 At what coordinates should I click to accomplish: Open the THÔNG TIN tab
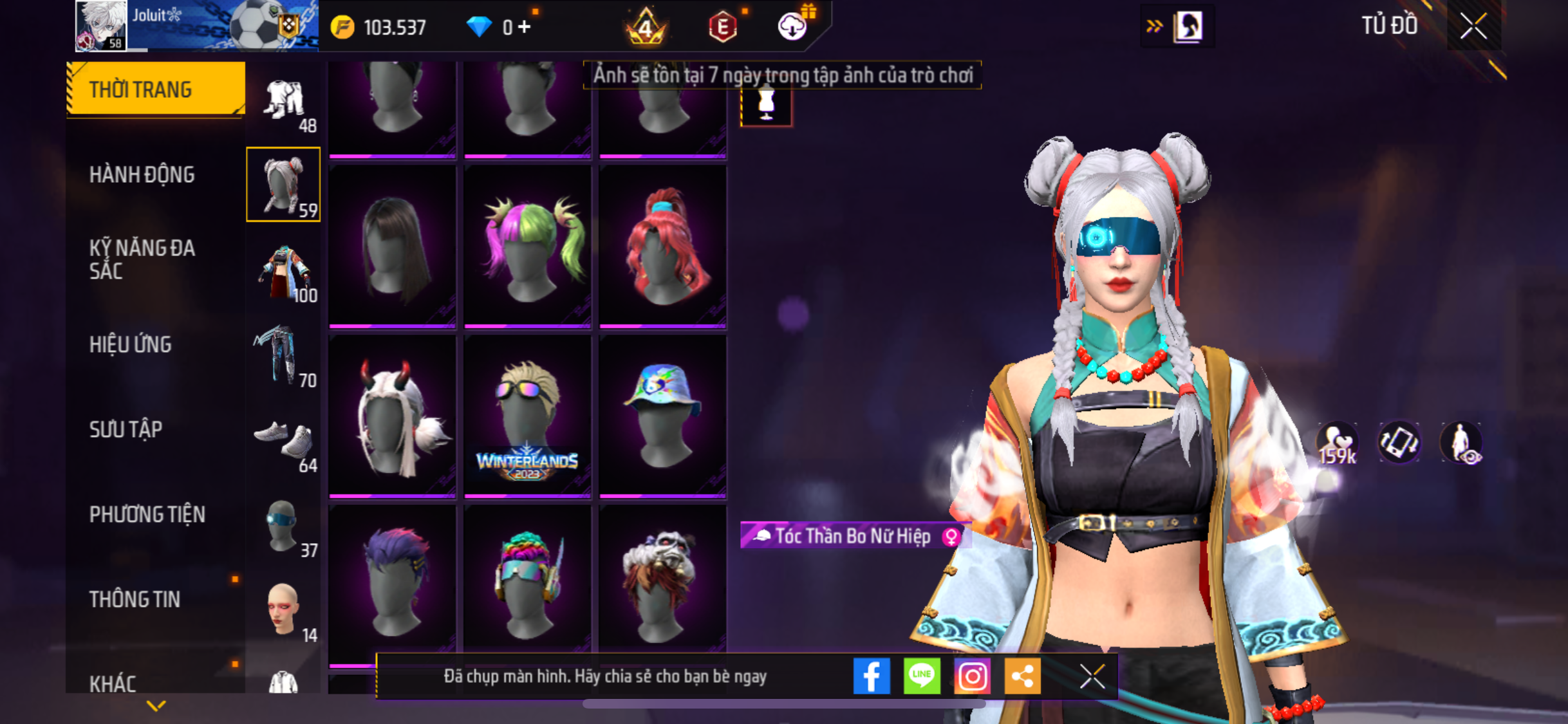click(135, 599)
